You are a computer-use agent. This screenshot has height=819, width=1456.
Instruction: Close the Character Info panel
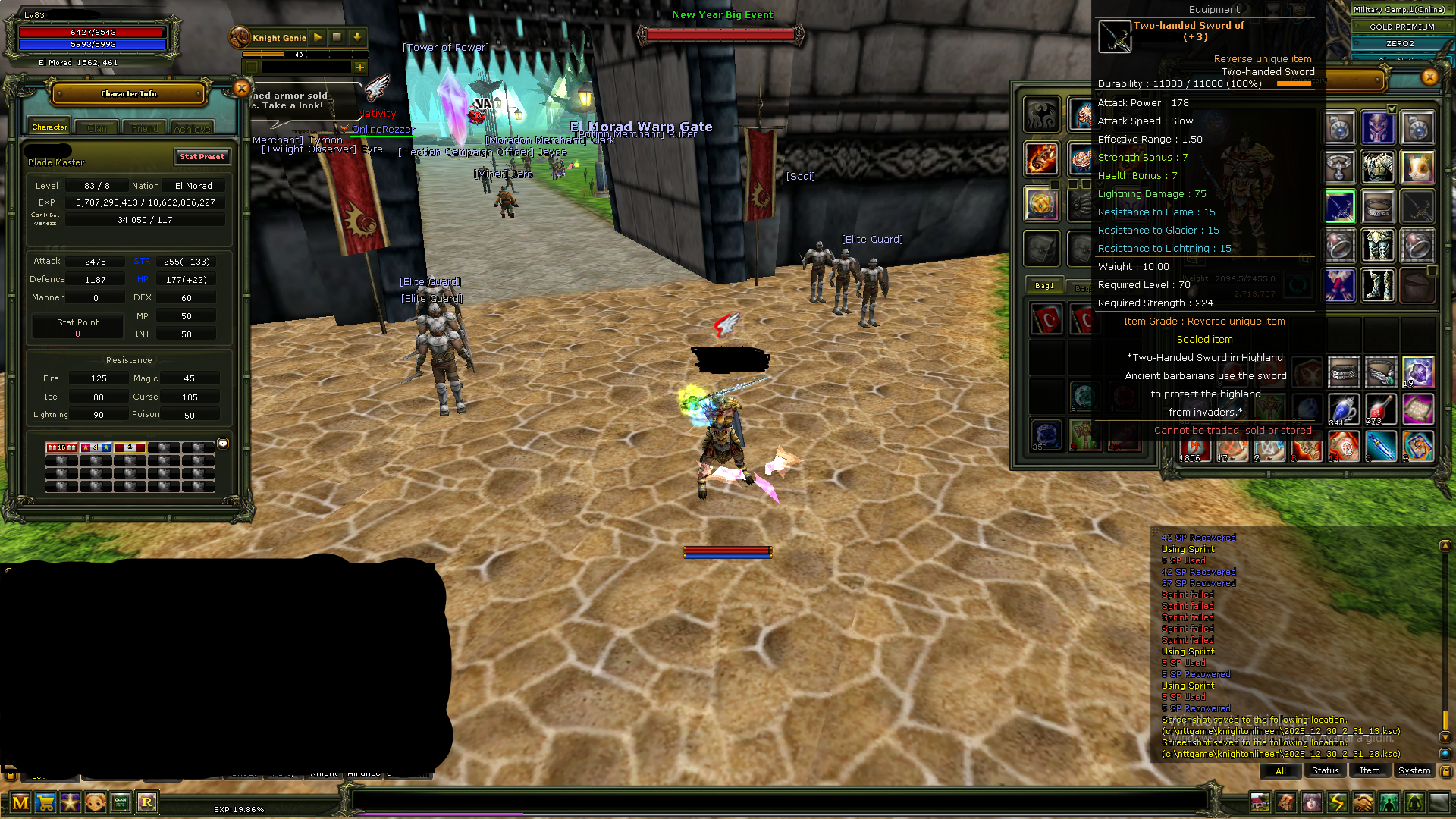pyautogui.click(x=241, y=88)
